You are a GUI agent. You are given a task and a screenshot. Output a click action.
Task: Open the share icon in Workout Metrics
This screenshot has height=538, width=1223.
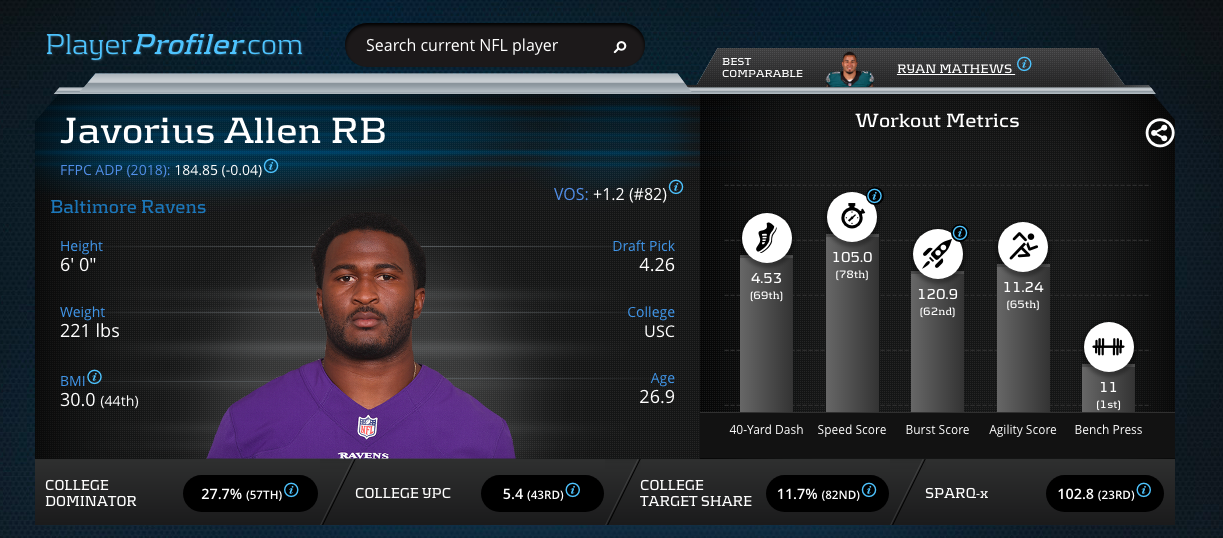1160,133
